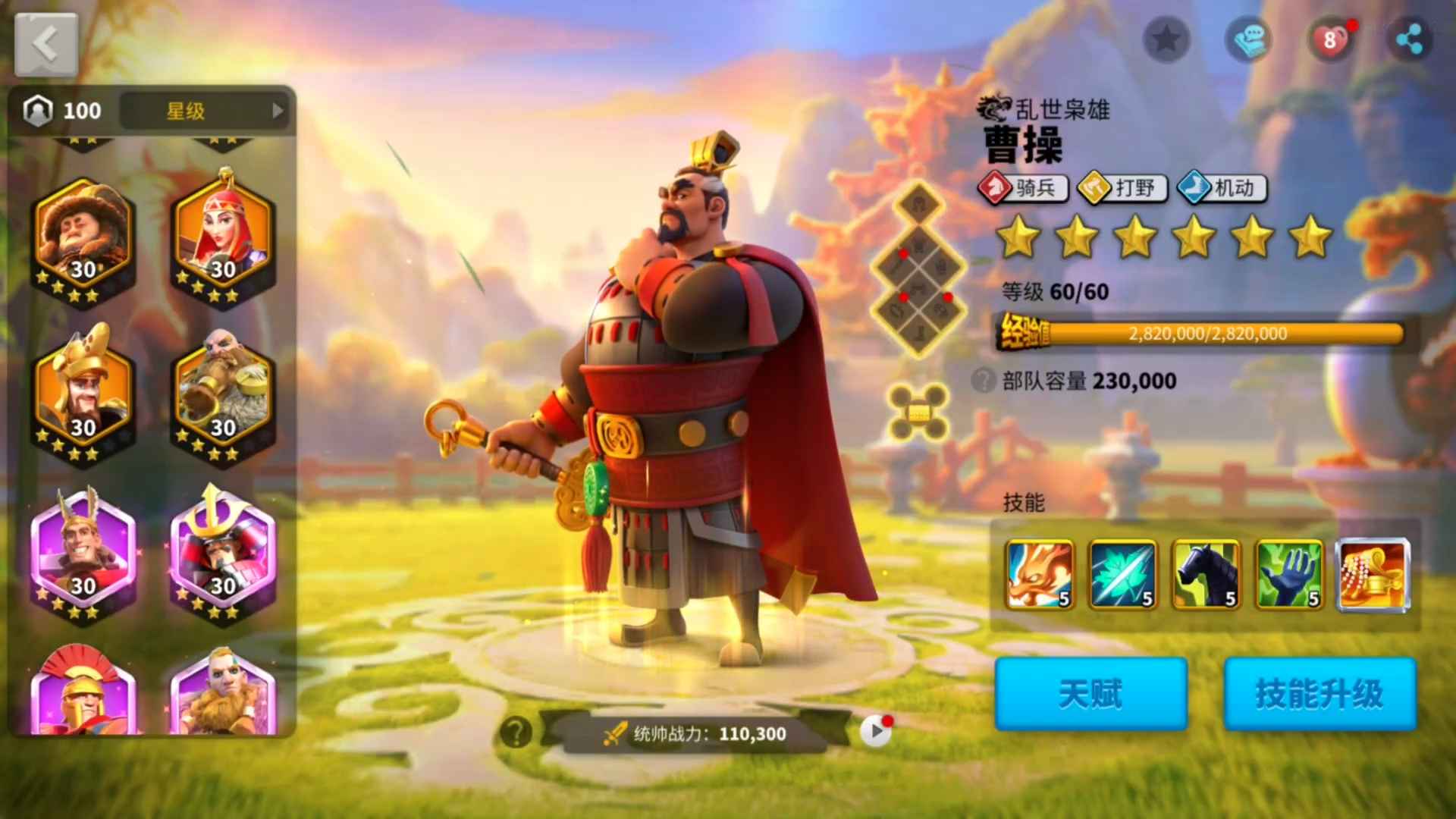Share this commander via share icon

click(1409, 39)
